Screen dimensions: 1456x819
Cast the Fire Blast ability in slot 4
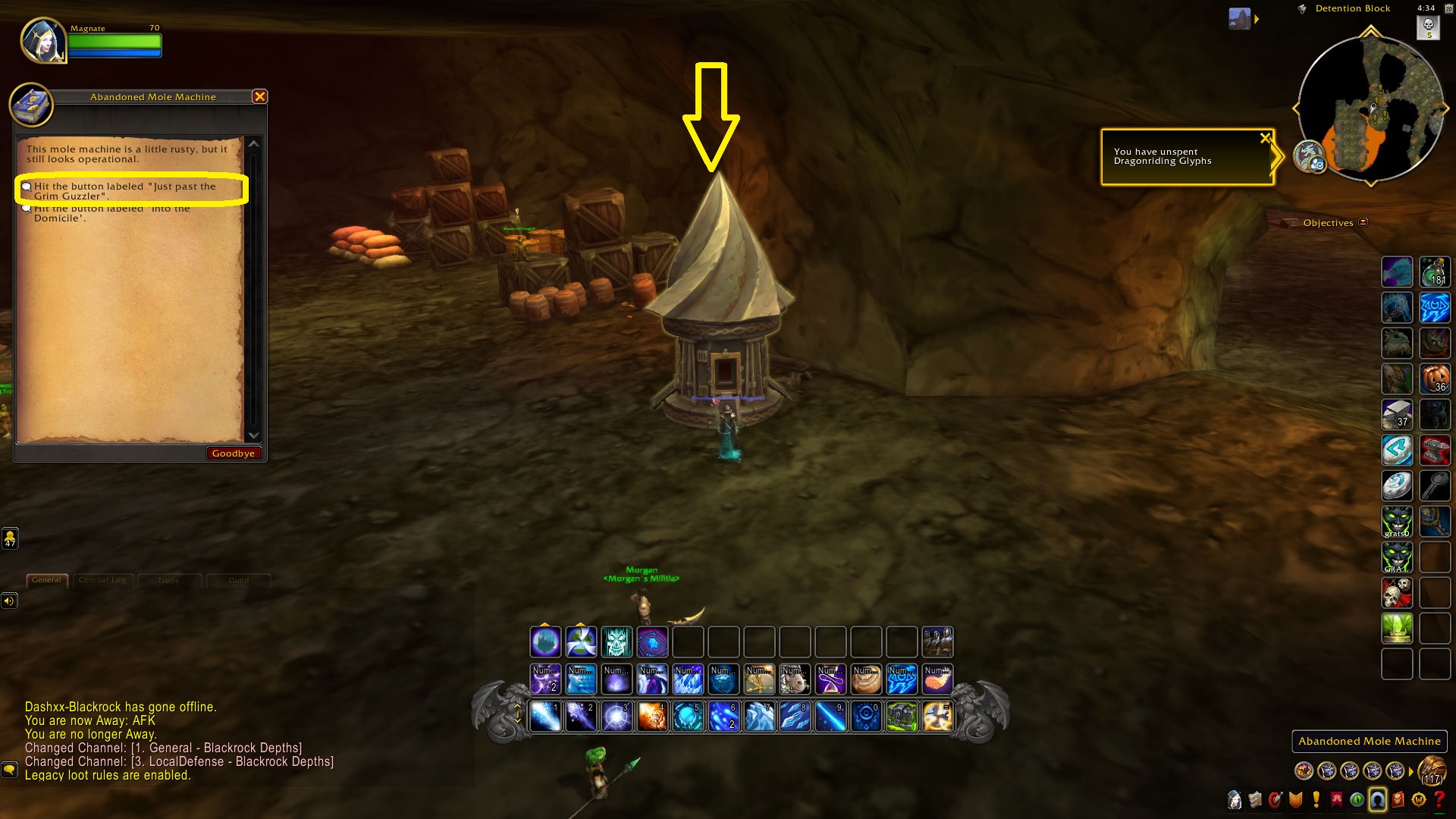pyautogui.click(x=652, y=716)
